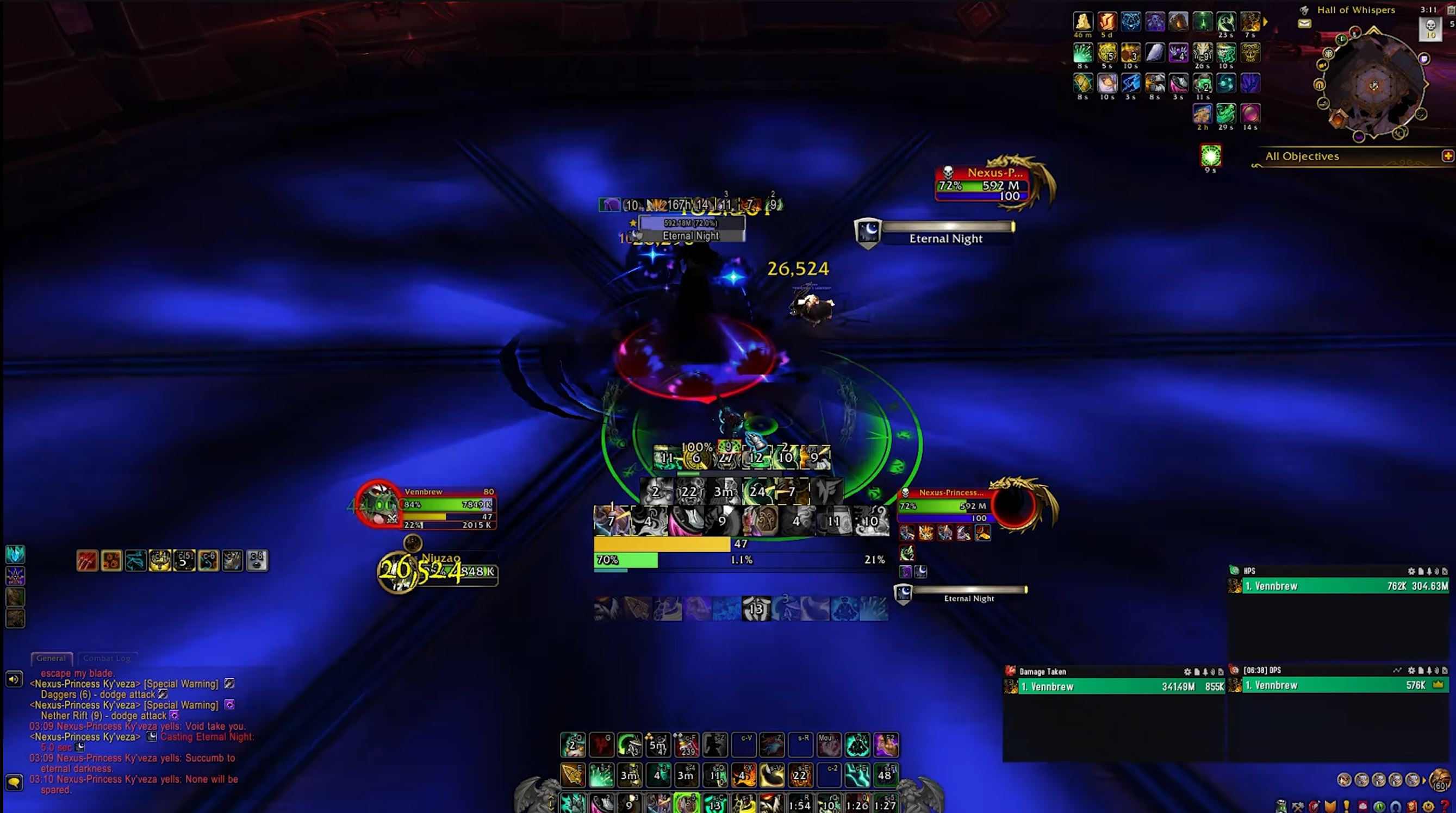Open the backpack bag showing 60
This screenshot has width=1456, height=813.
1440,780
